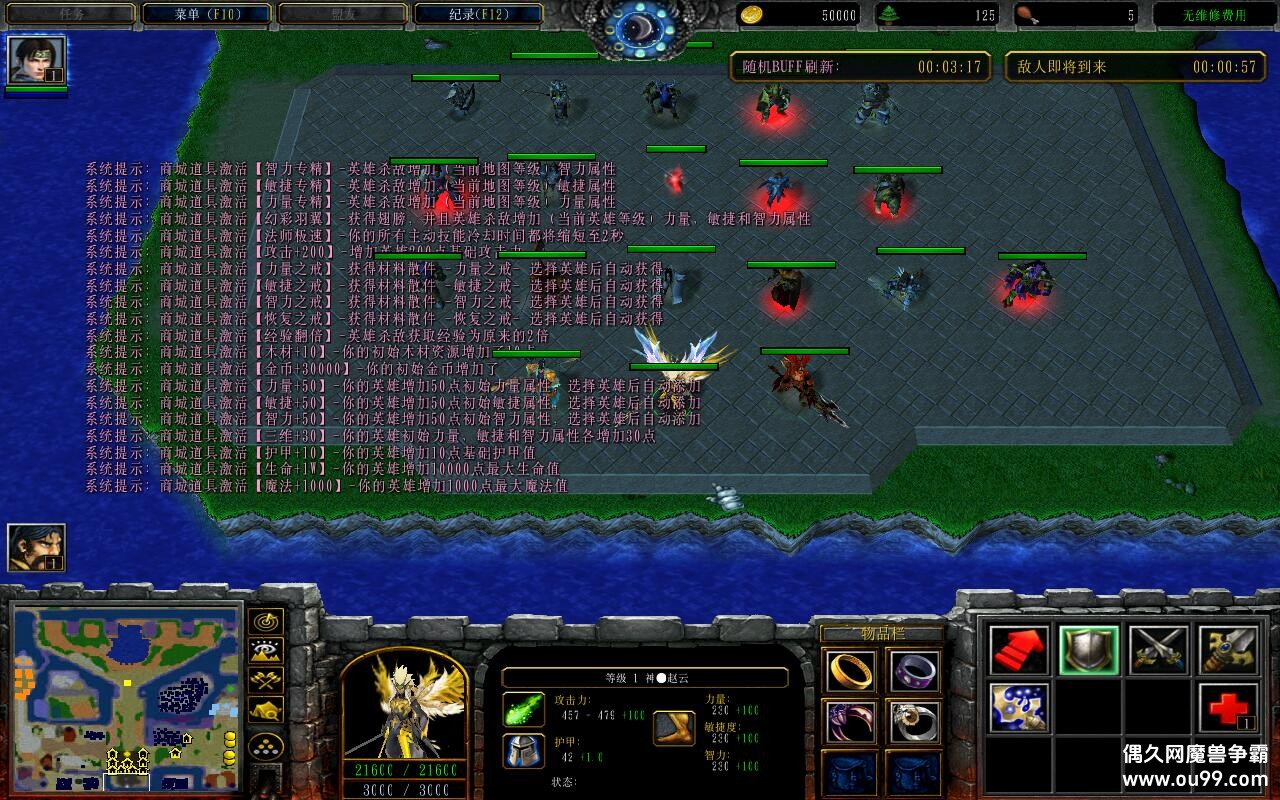
Task: Select the purple studded ring inventory slot
Action: (x=913, y=670)
